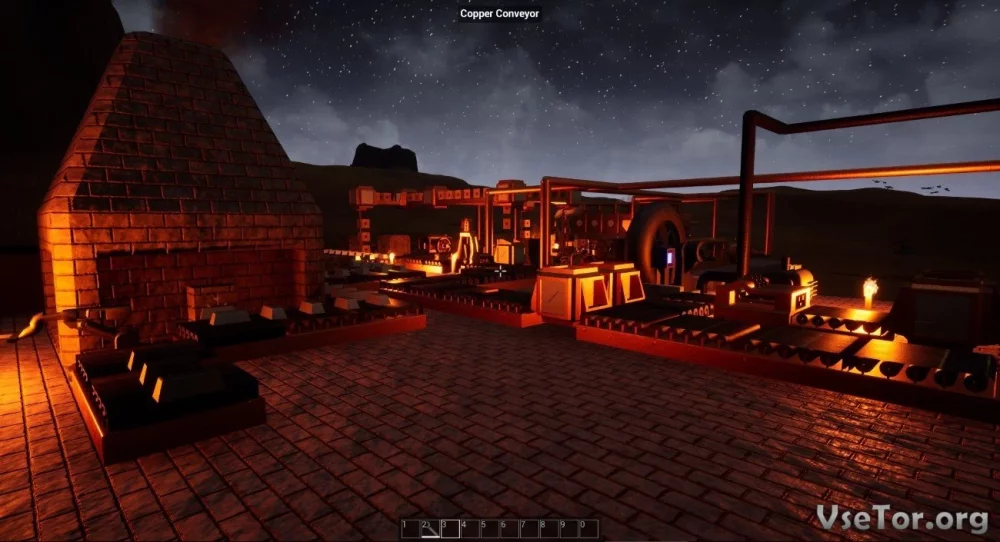The image size is (1000, 542).
Task: Switch to hotbar slot number 0
Action: tap(588, 528)
